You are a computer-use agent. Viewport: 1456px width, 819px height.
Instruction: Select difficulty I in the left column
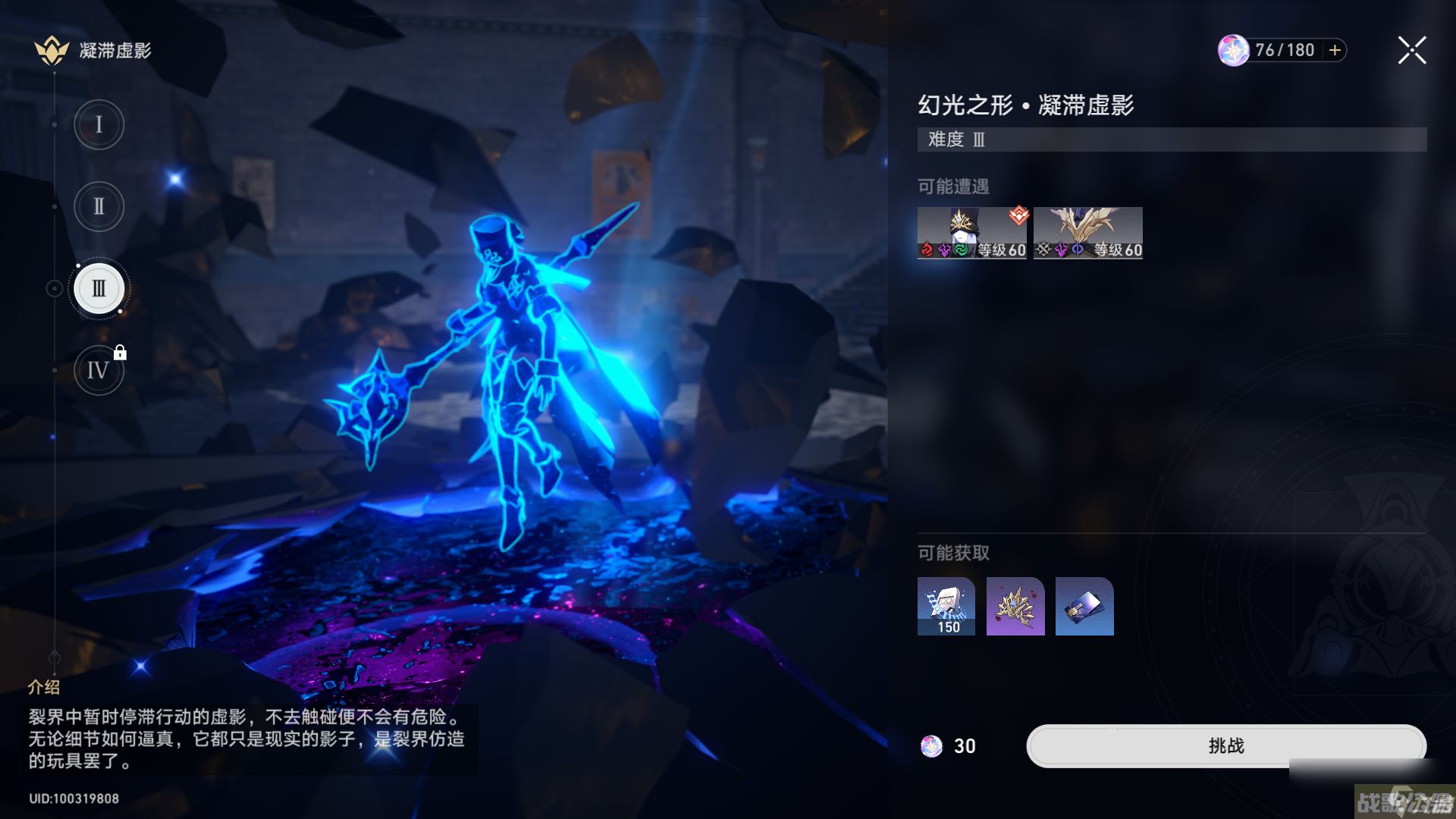(99, 124)
